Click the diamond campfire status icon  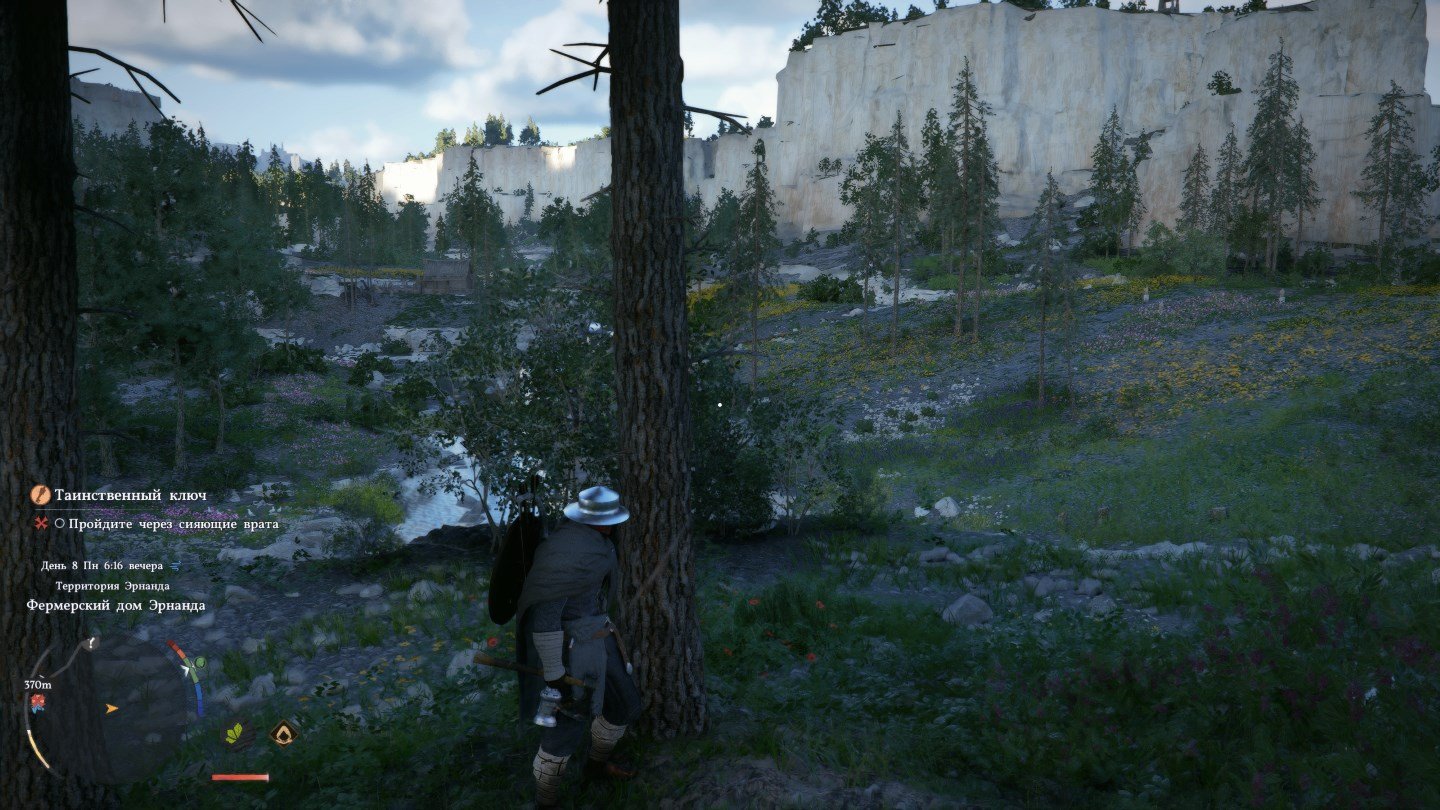[283, 734]
